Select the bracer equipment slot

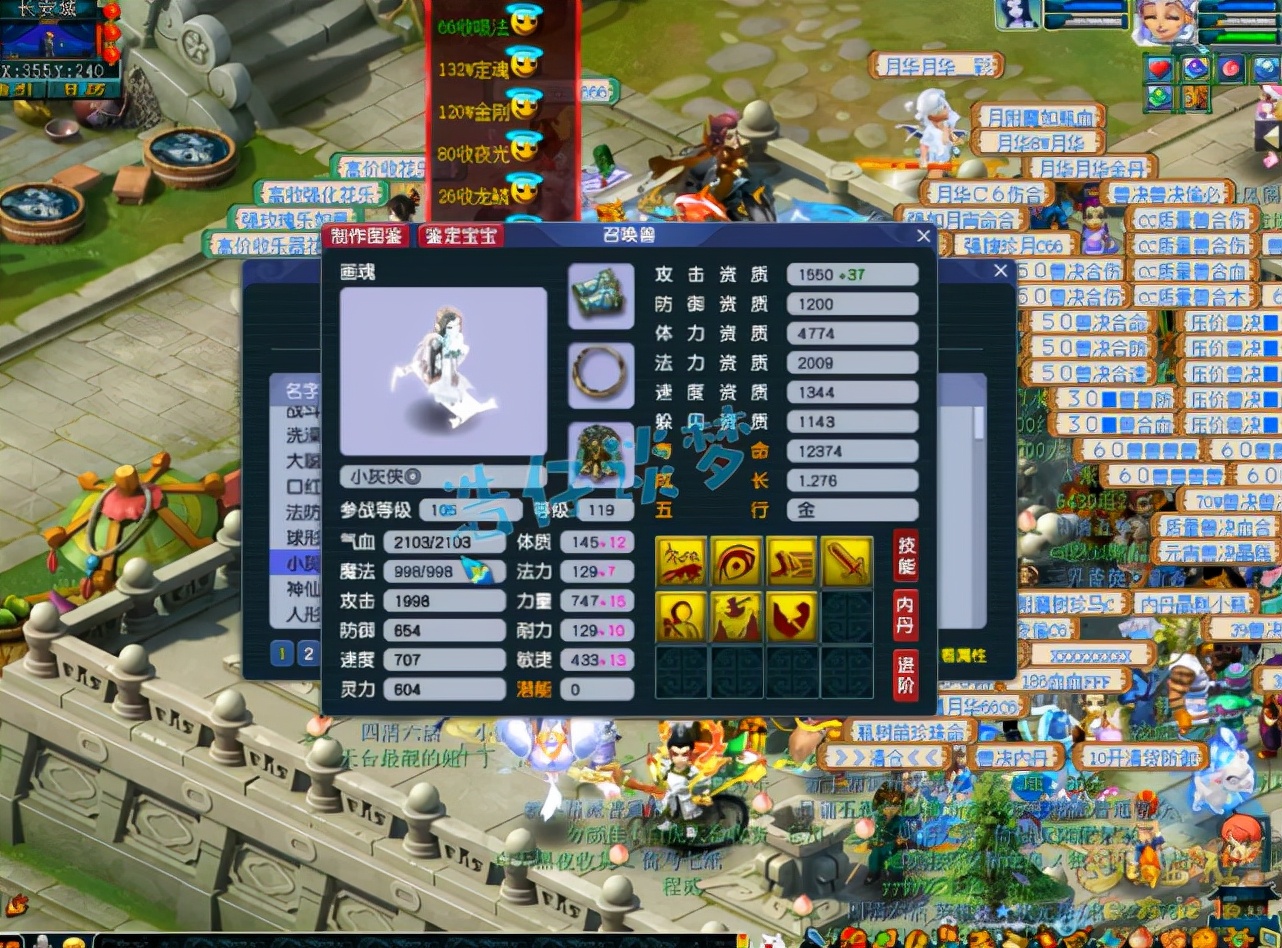point(601,296)
